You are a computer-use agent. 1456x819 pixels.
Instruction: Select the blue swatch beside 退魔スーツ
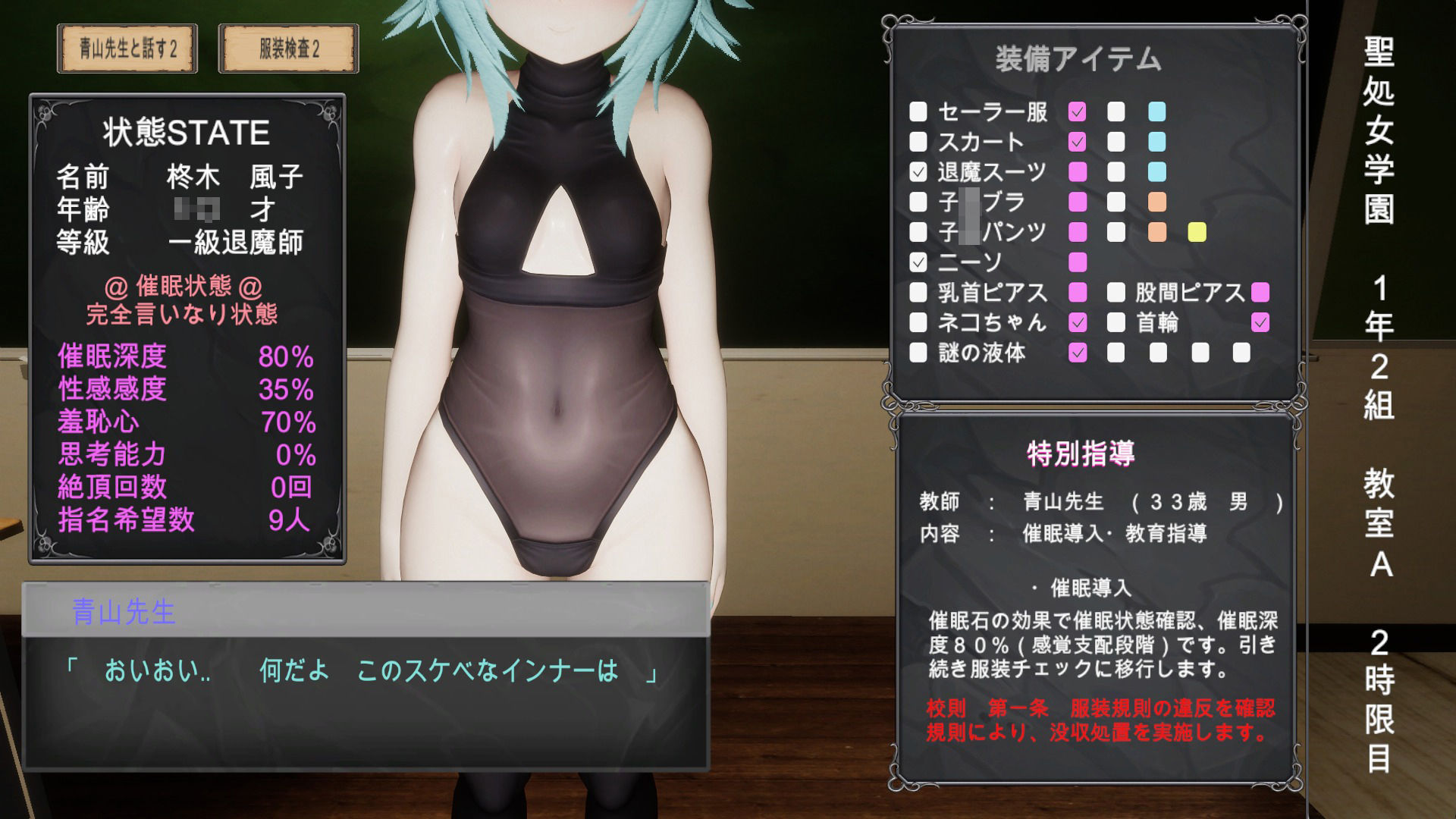(x=1156, y=173)
